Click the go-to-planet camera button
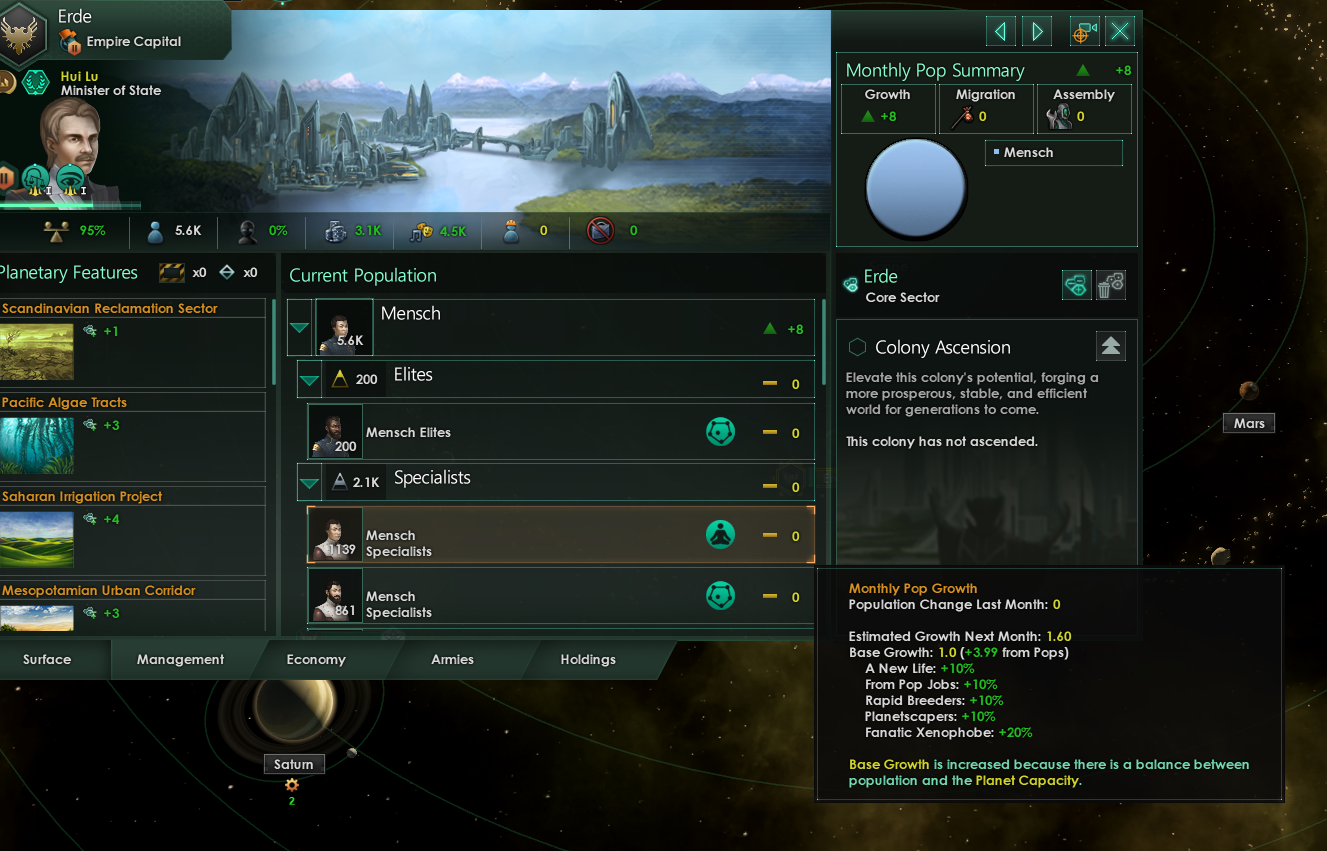This screenshot has width=1327, height=851. [1084, 31]
